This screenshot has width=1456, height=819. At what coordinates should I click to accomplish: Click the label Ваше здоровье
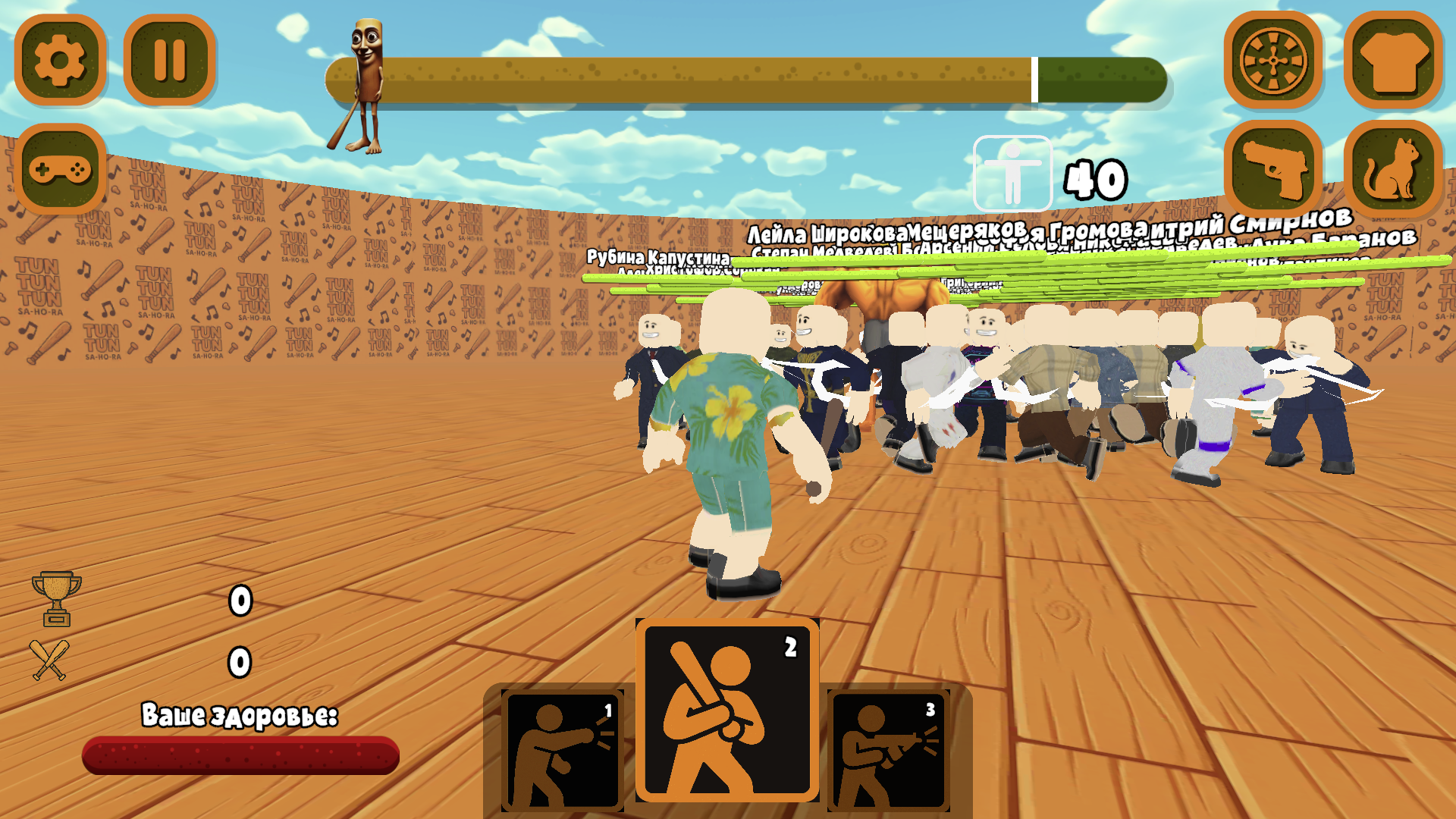coord(241,713)
